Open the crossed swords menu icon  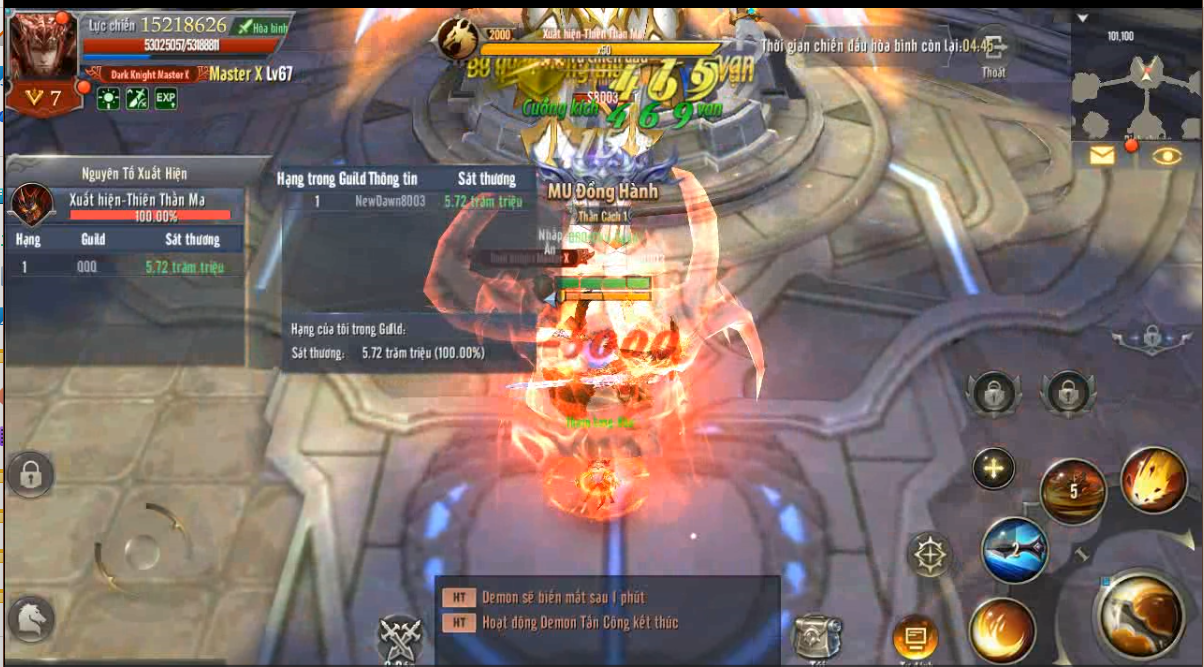[401, 636]
